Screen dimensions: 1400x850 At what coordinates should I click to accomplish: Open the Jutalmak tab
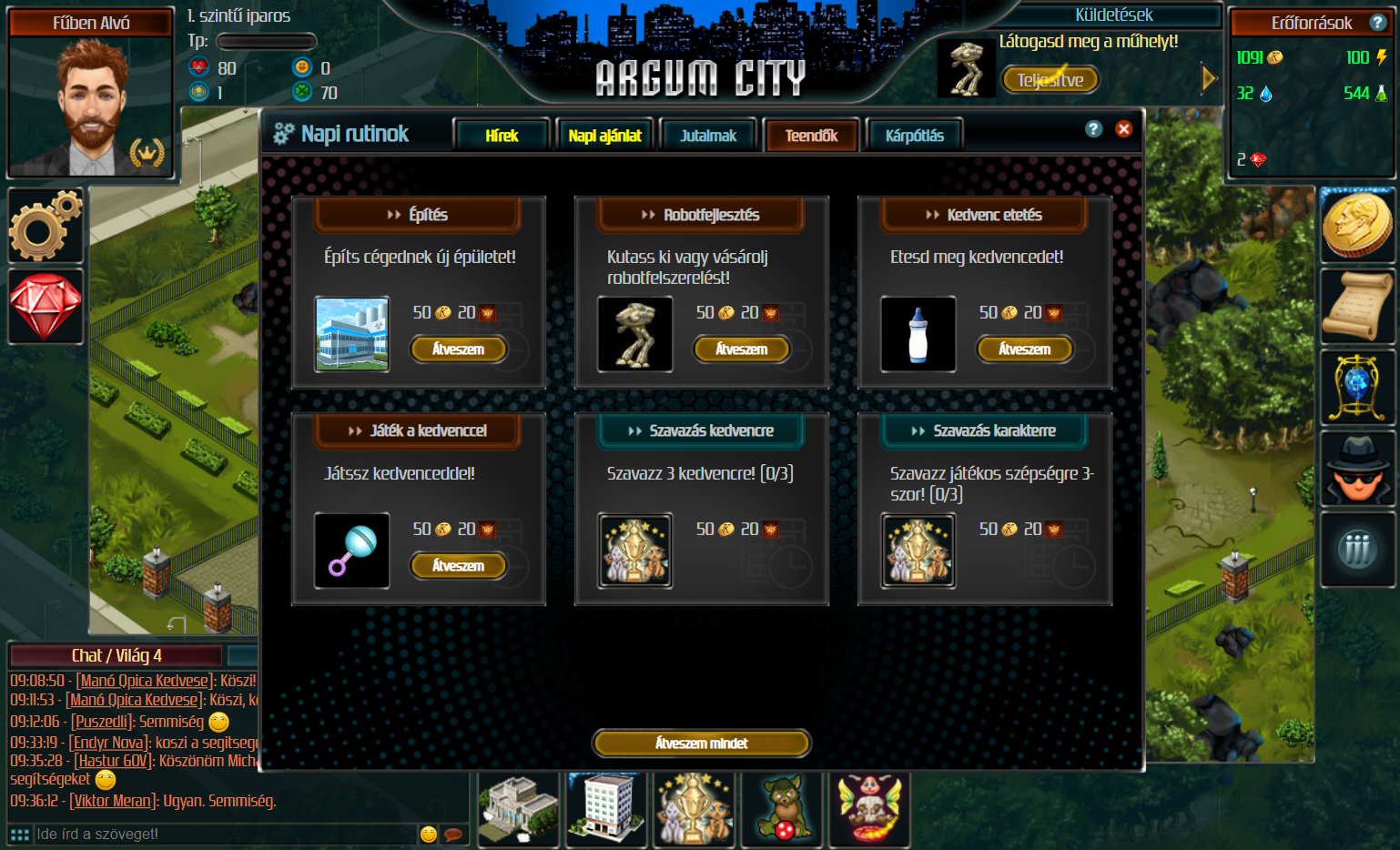click(x=708, y=134)
